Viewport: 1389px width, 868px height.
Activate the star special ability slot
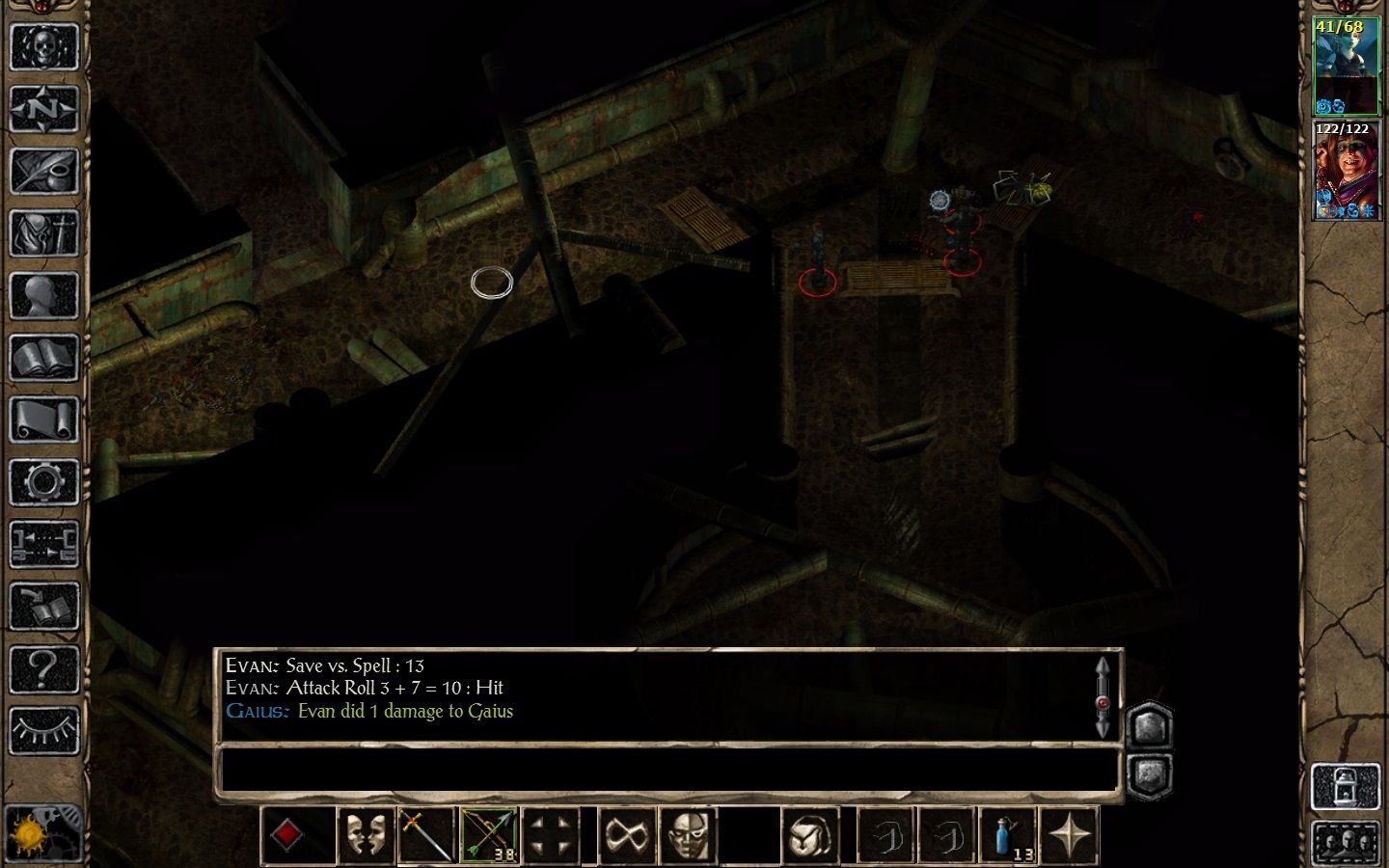[x=1071, y=834]
